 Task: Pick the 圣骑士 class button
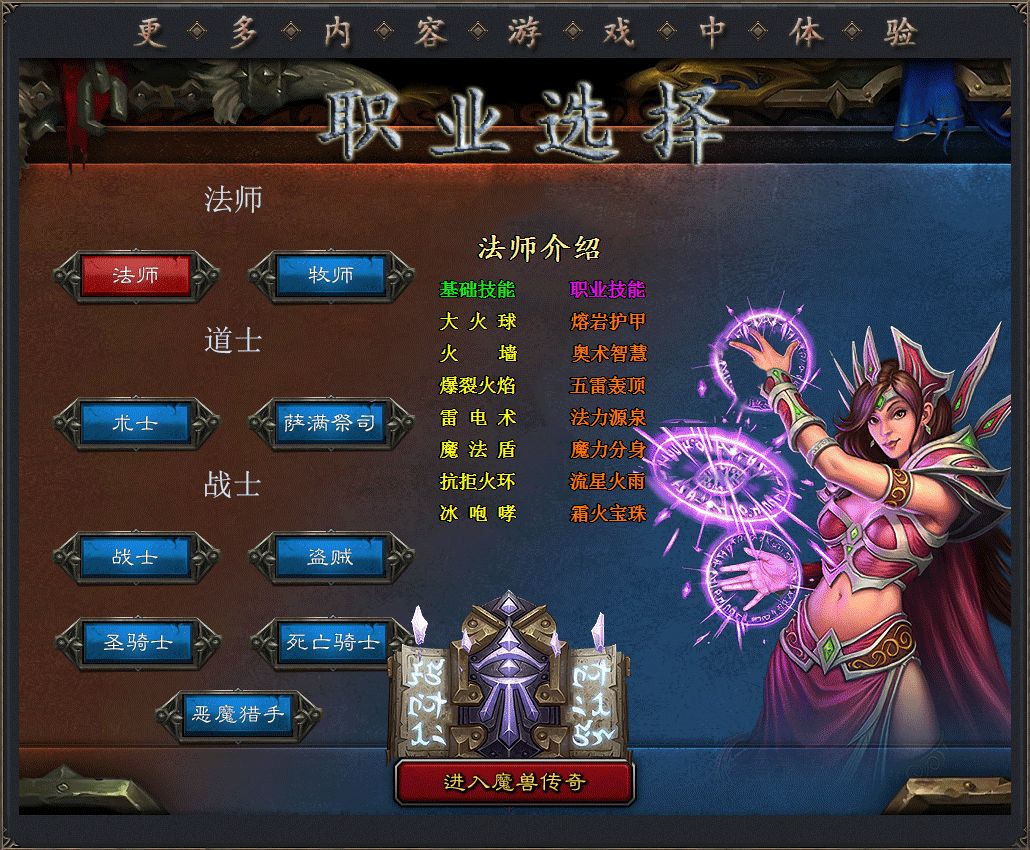coord(138,642)
